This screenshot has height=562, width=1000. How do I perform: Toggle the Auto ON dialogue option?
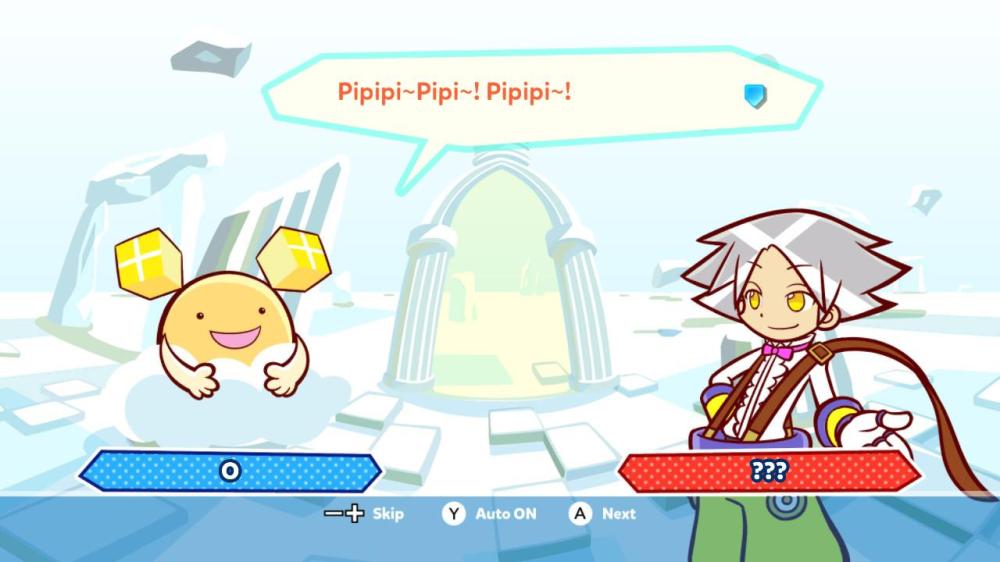click(491, 514)
